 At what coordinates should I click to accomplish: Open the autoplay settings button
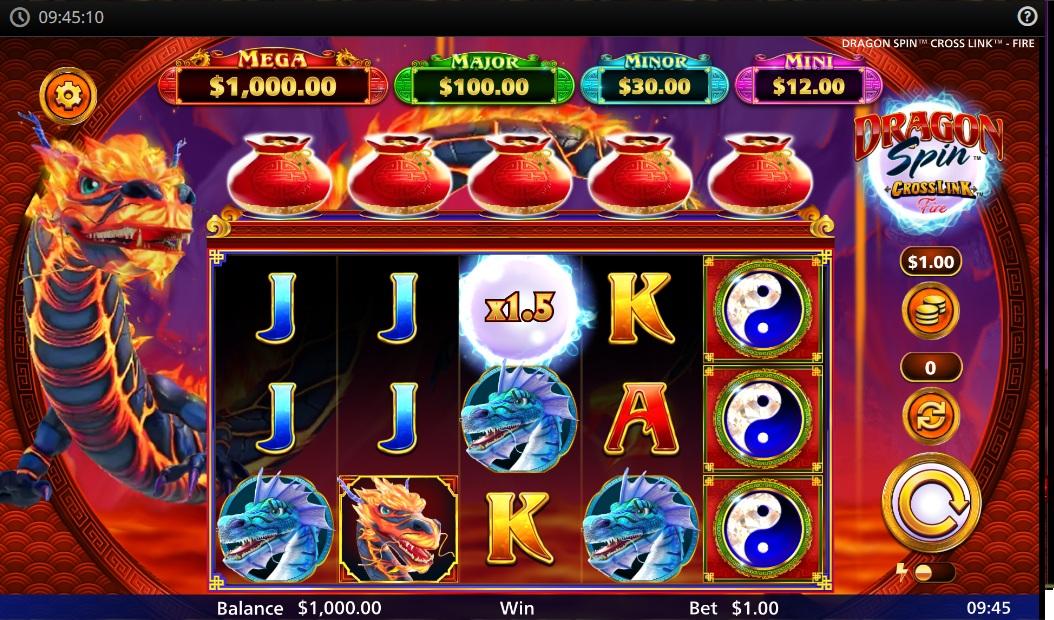930,416
